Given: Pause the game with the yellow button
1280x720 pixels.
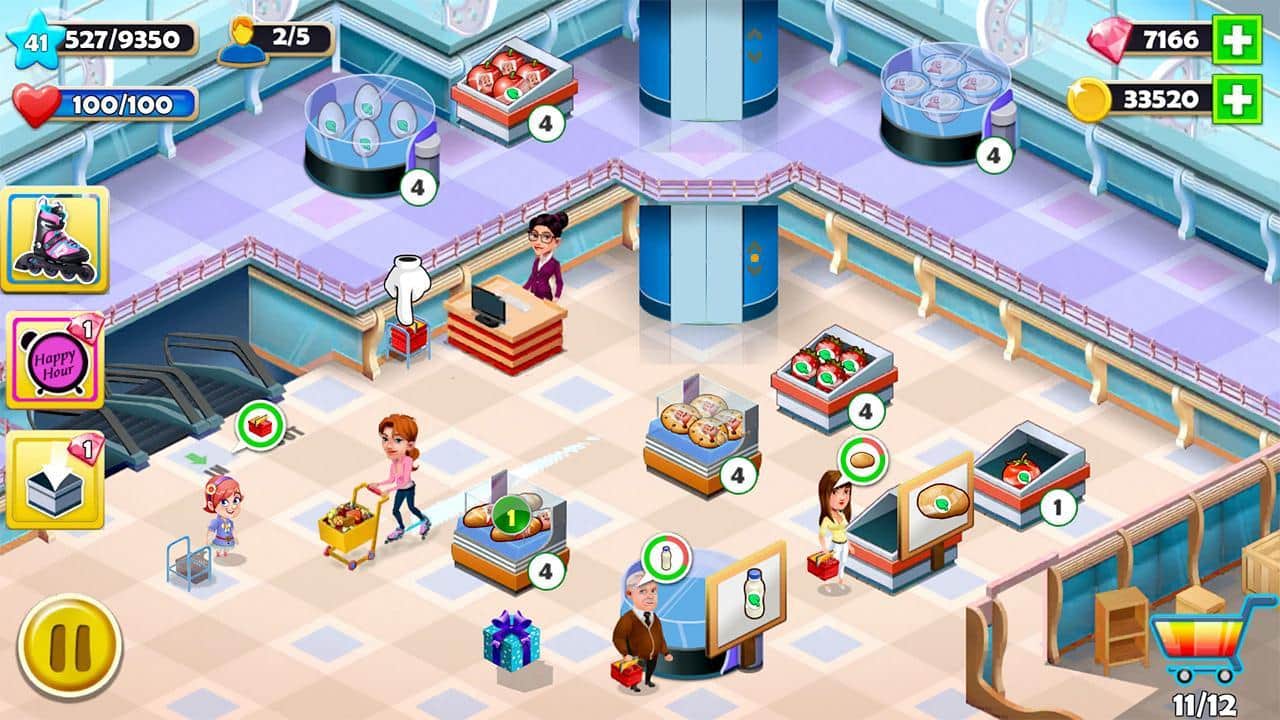Looking at the screenshot, I should 69,645.
